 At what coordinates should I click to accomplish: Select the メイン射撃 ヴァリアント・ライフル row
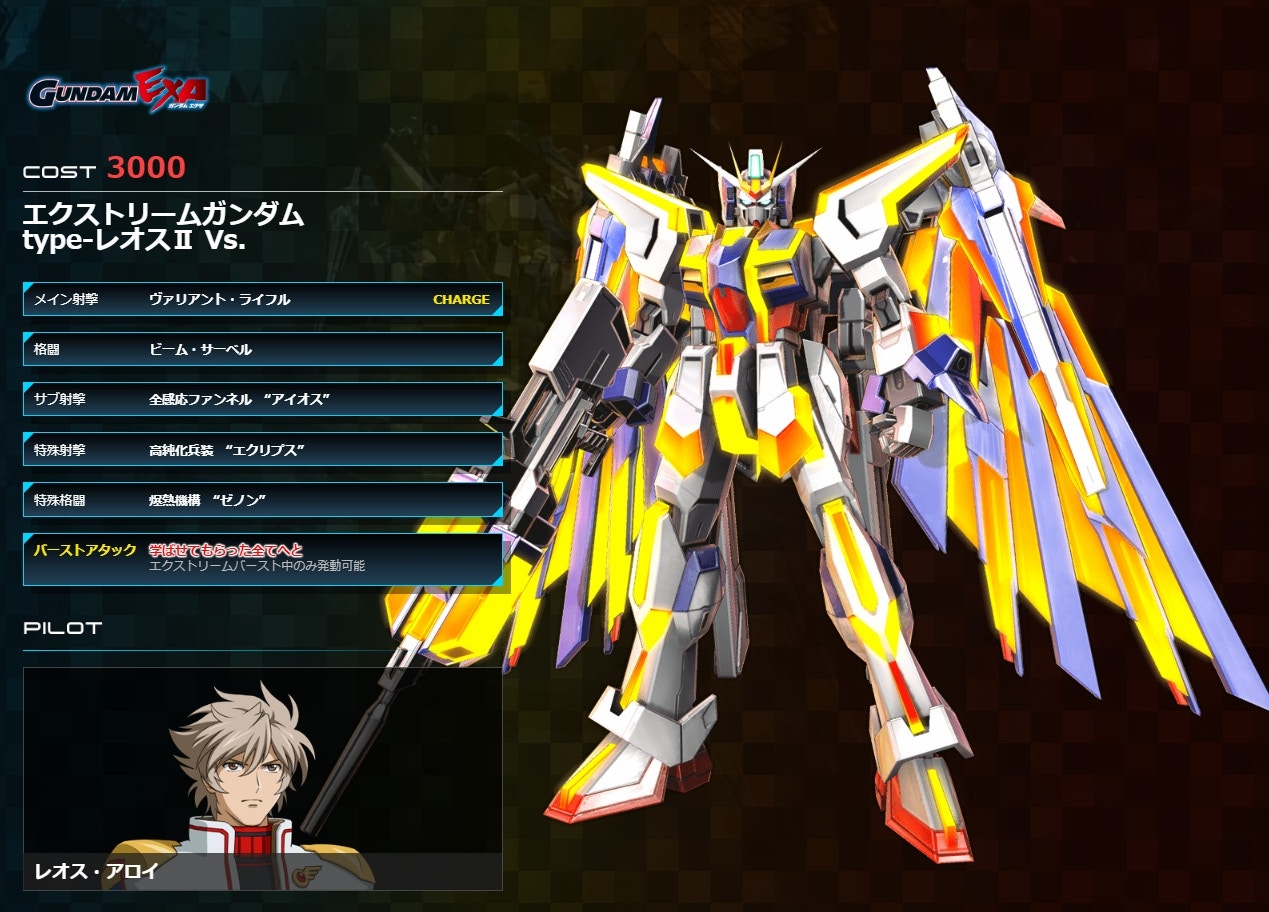point(263,299)
